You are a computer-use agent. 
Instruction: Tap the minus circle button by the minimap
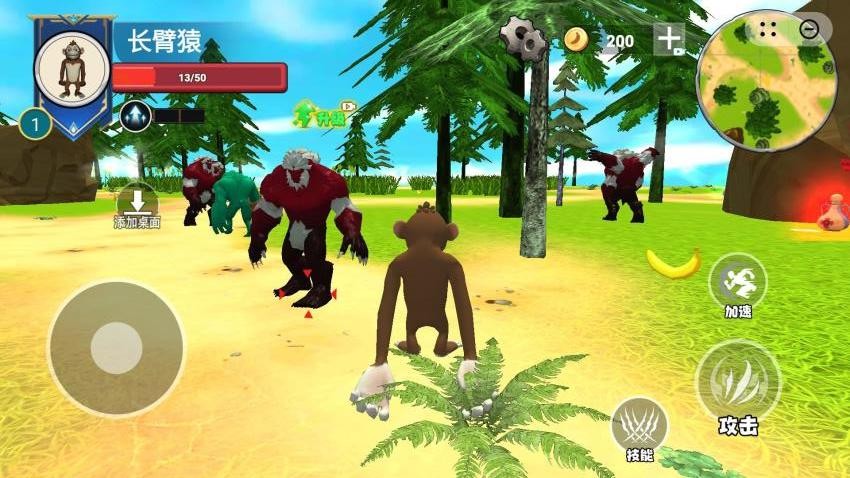pyautogui.click(x=809, y=29)
